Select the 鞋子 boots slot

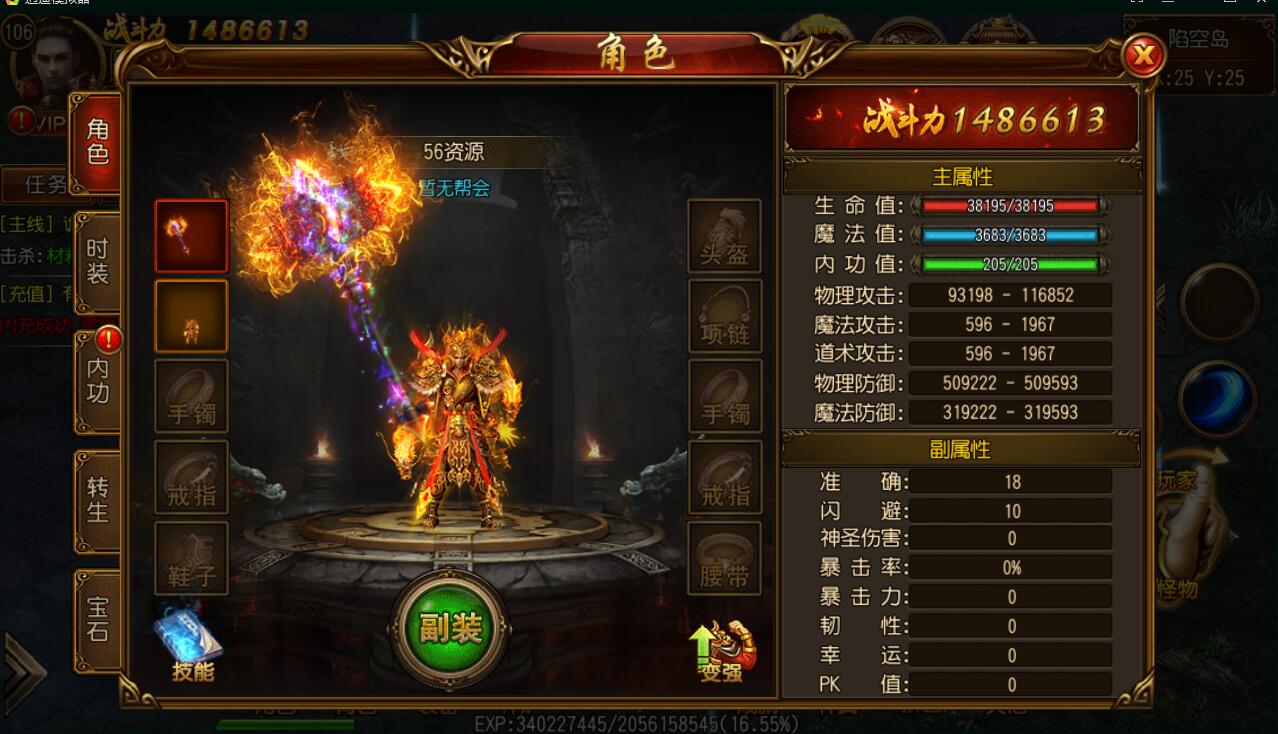(x=191, y=558)
